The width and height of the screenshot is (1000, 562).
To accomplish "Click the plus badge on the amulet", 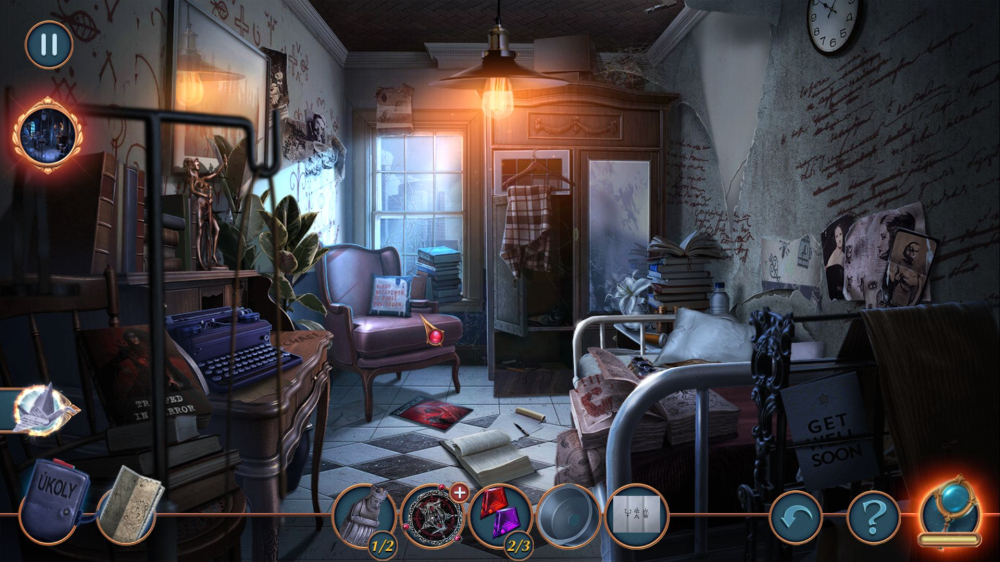I will pos(459,492).
